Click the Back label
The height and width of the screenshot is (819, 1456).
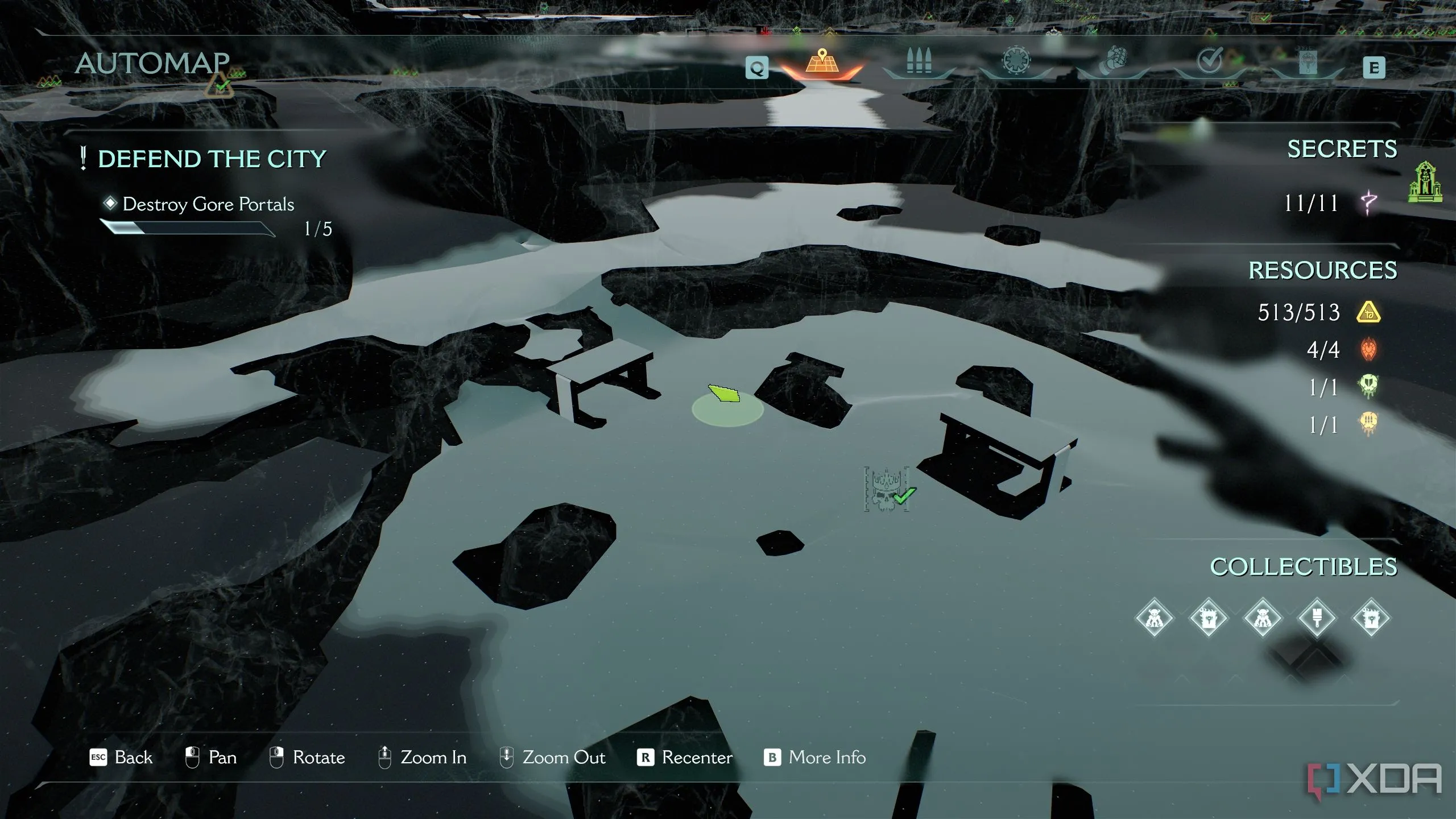[x=133, y=758]
